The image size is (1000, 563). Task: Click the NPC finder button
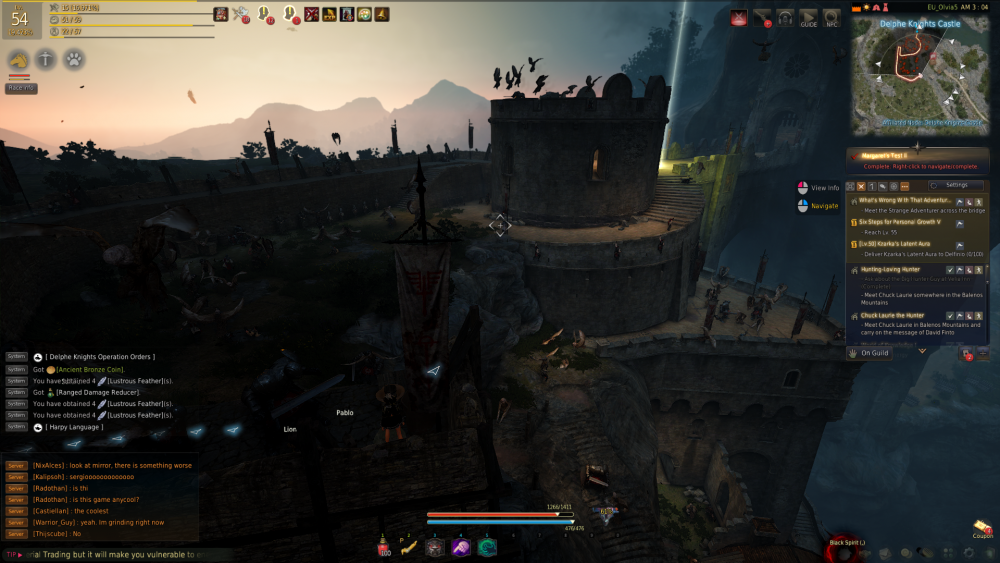[x=832, y=17]
